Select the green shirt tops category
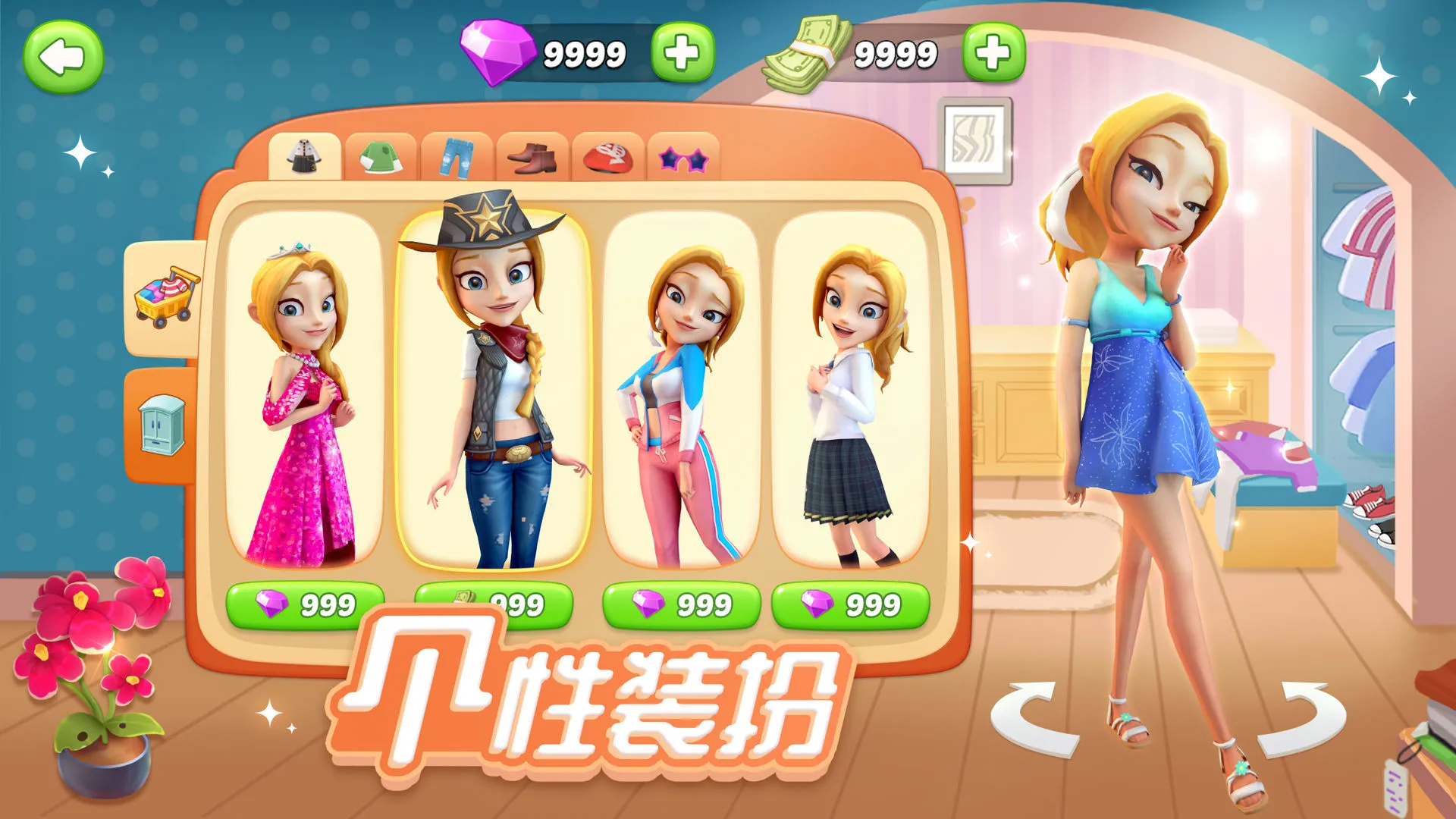 pos(382,157)
